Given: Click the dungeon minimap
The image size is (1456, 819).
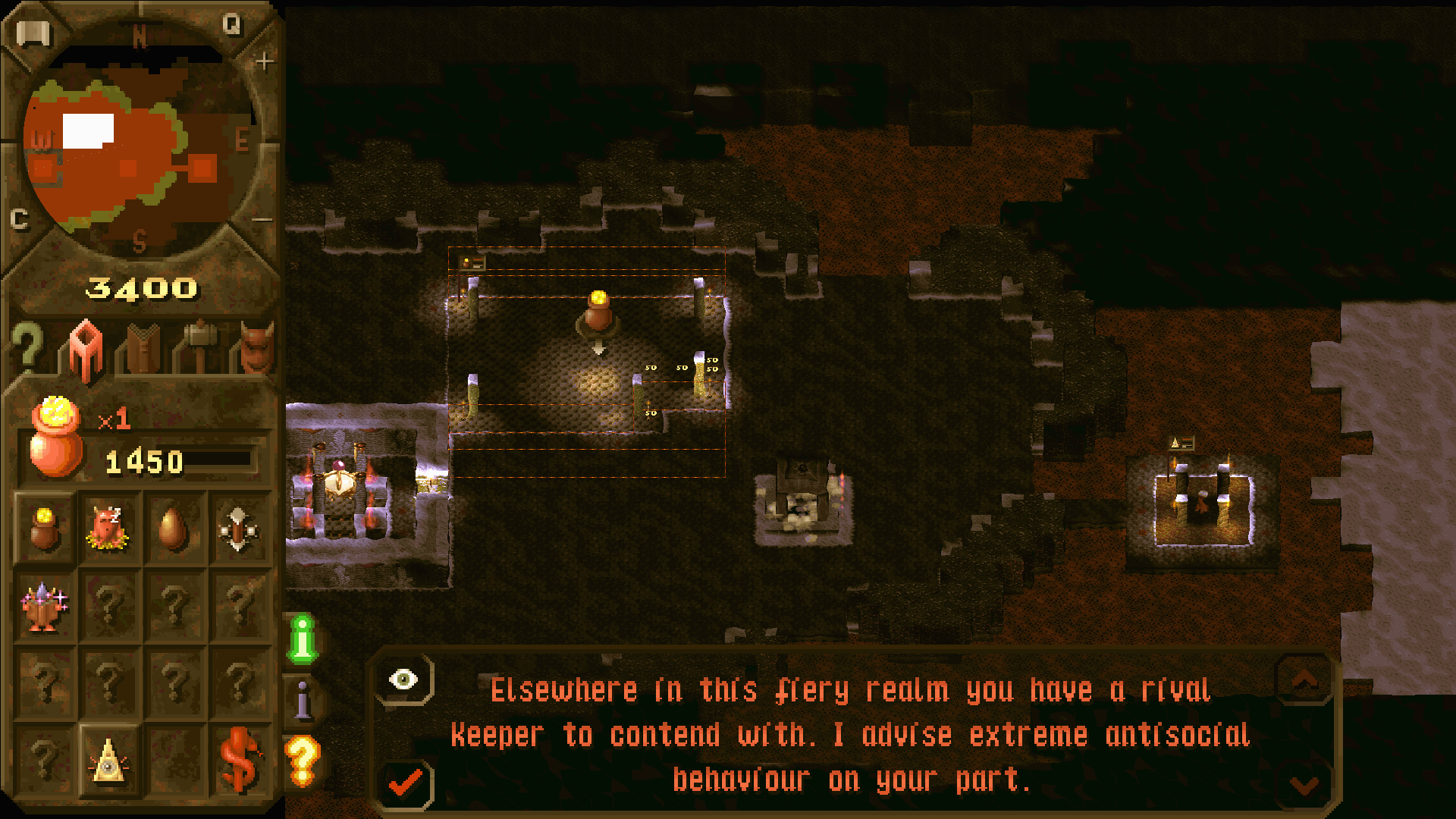Looking at the screenshot, I should click(136, 144).
